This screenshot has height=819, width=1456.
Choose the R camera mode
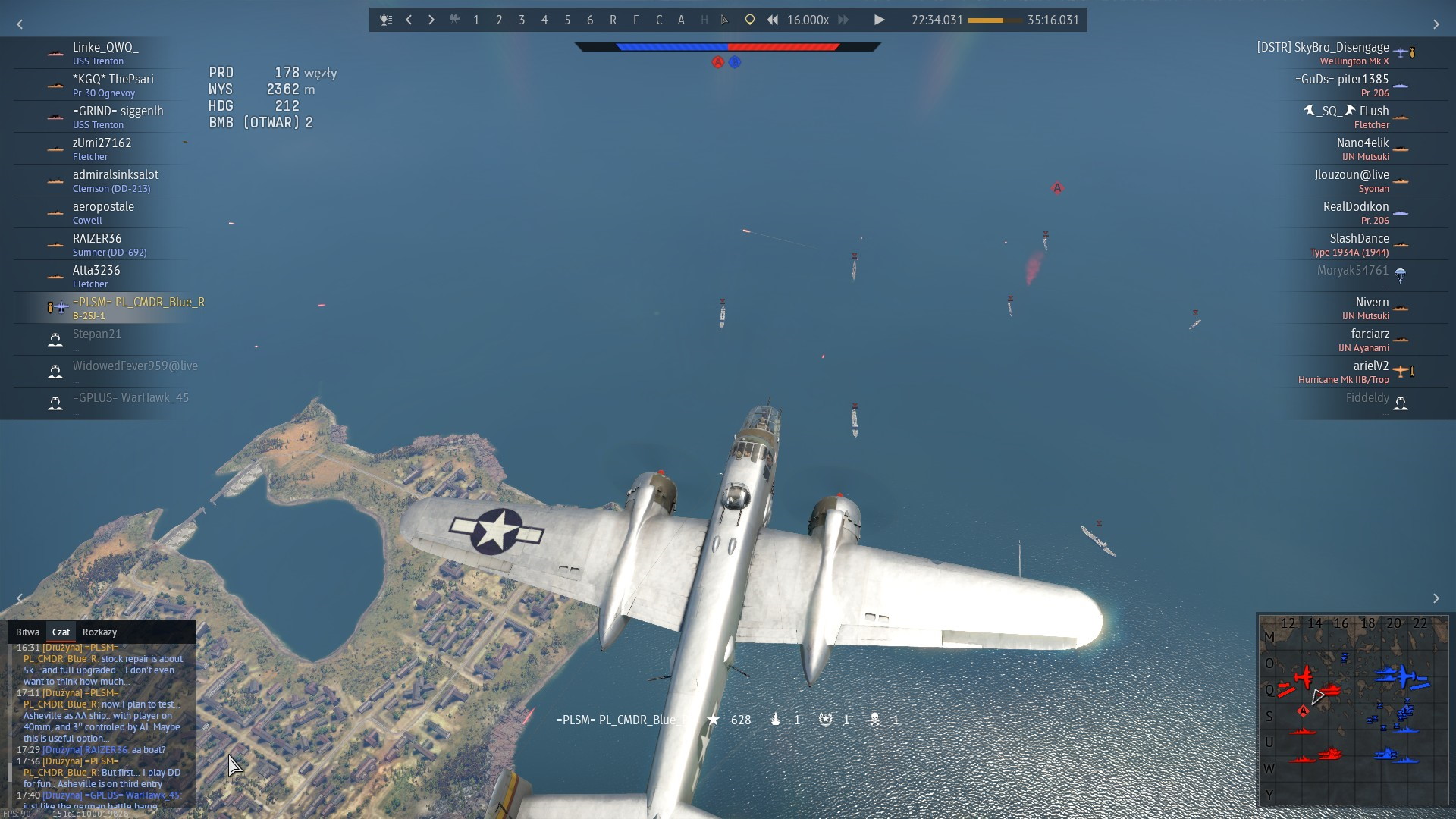pos(613,20)
